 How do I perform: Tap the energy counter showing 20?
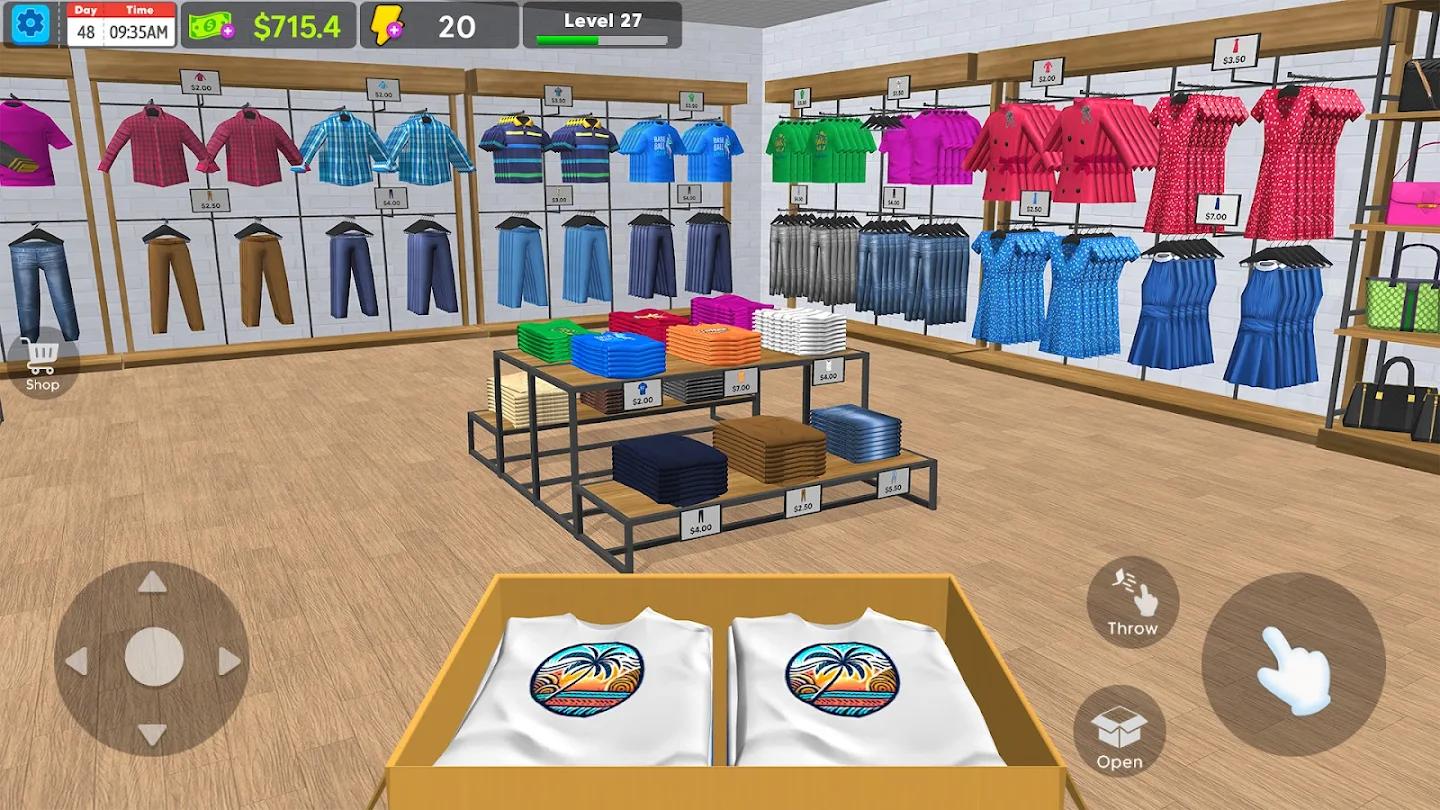457,27
